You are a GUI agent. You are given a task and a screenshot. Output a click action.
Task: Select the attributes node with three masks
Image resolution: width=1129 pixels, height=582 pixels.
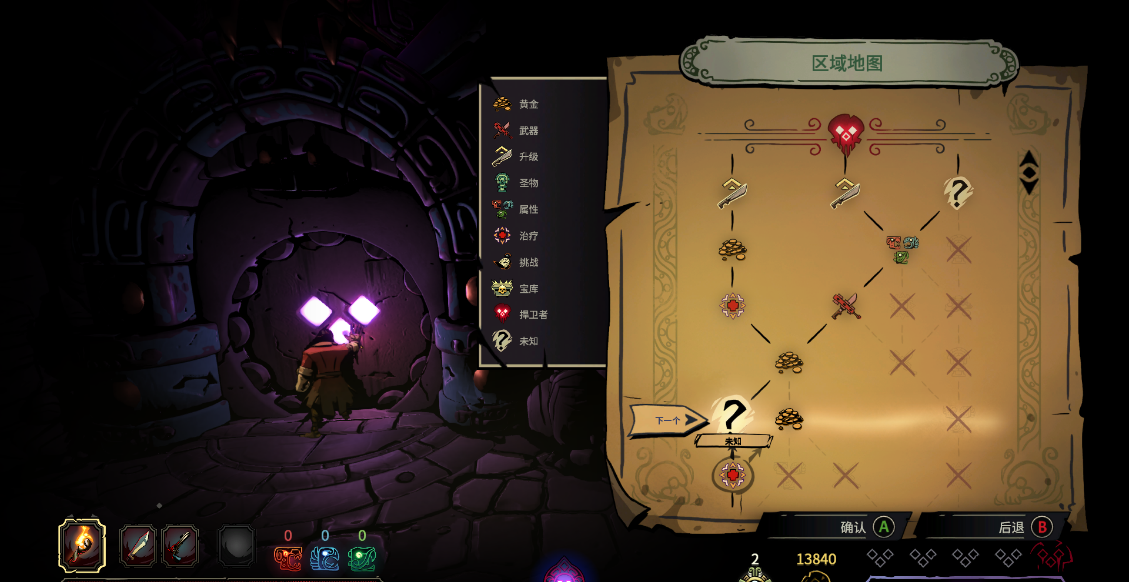click(902, 248)
